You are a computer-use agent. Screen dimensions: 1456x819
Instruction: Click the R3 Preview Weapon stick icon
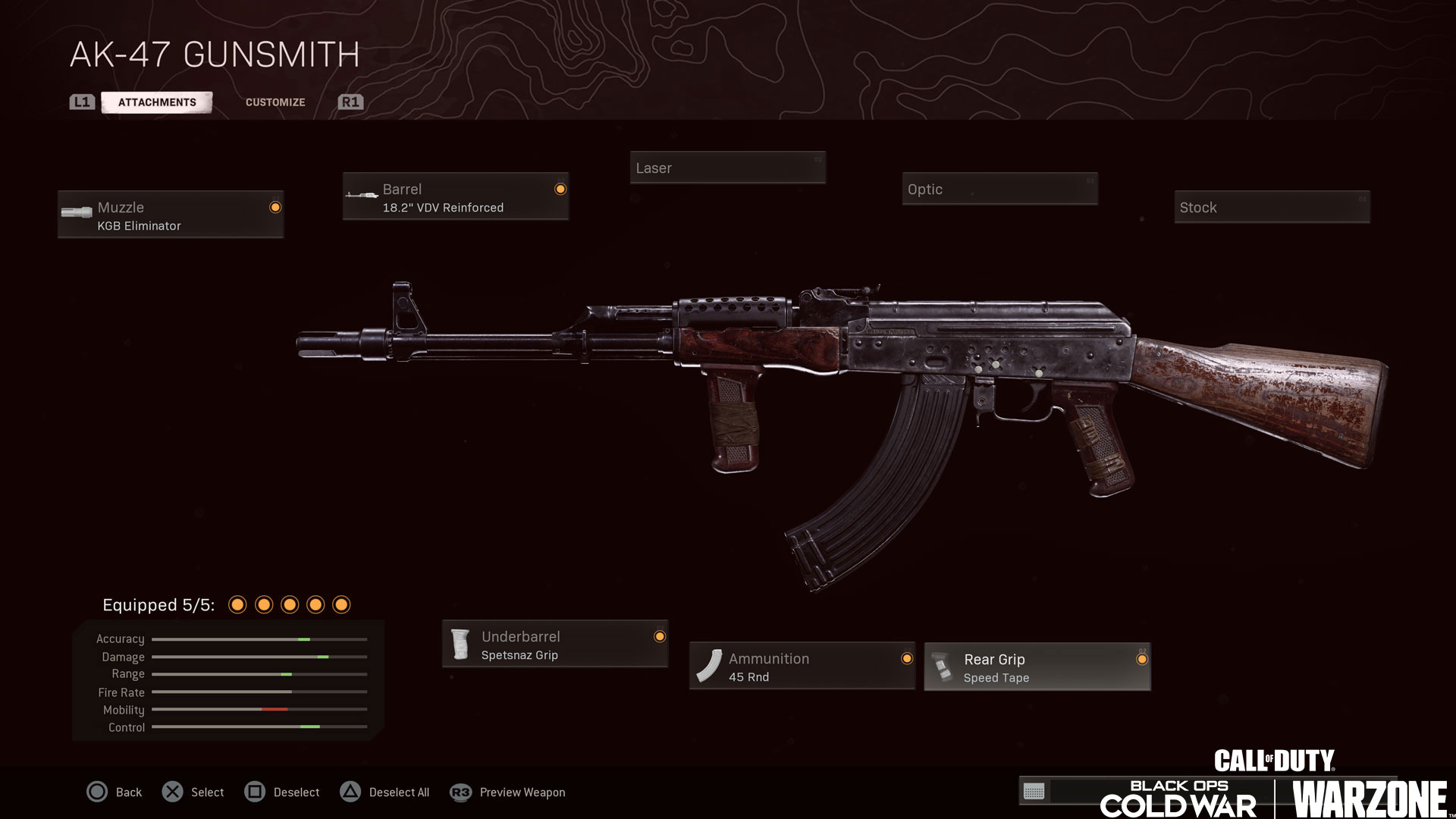(459, 792)
